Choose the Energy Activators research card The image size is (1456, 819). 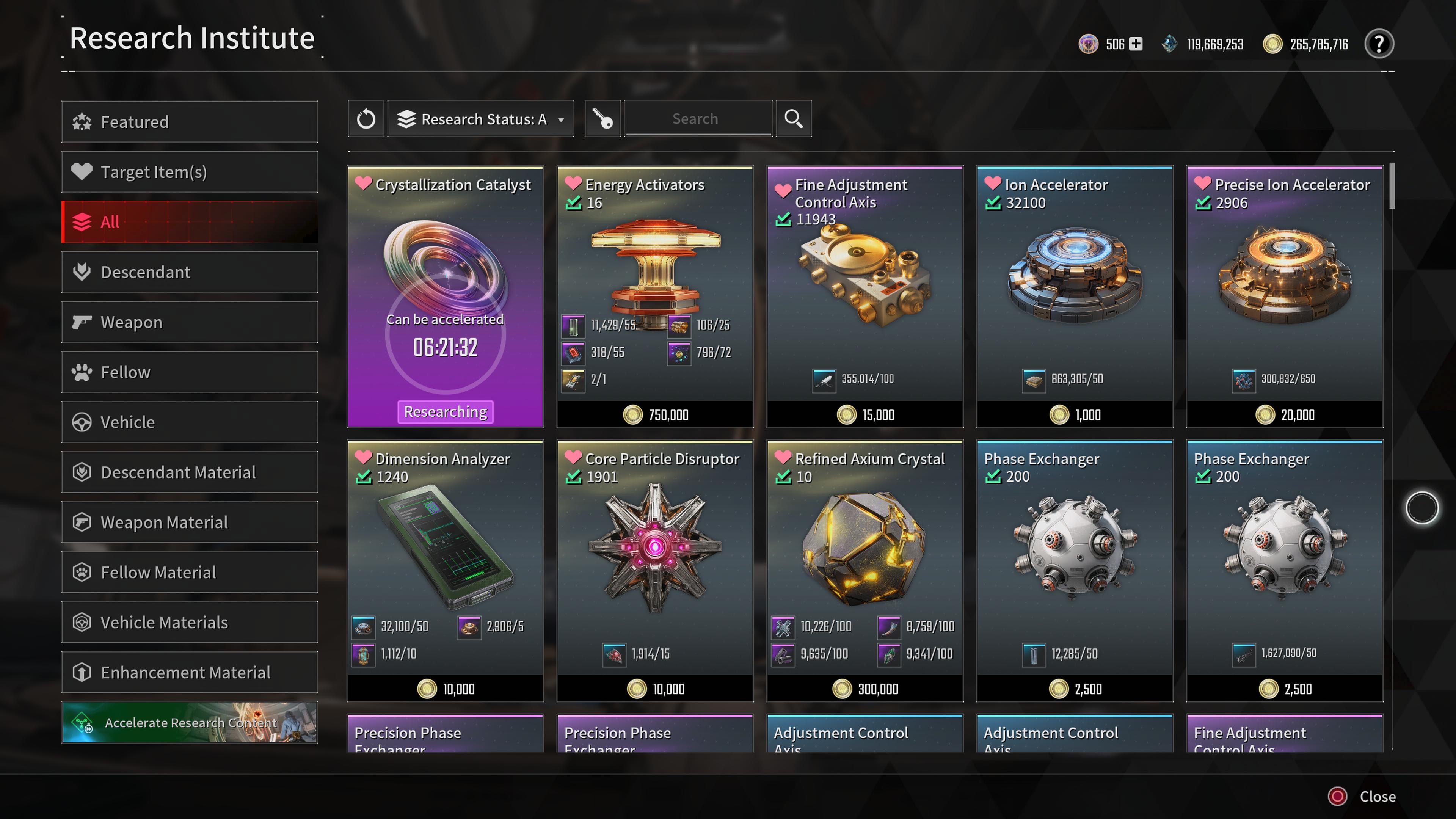click(655, 297)
